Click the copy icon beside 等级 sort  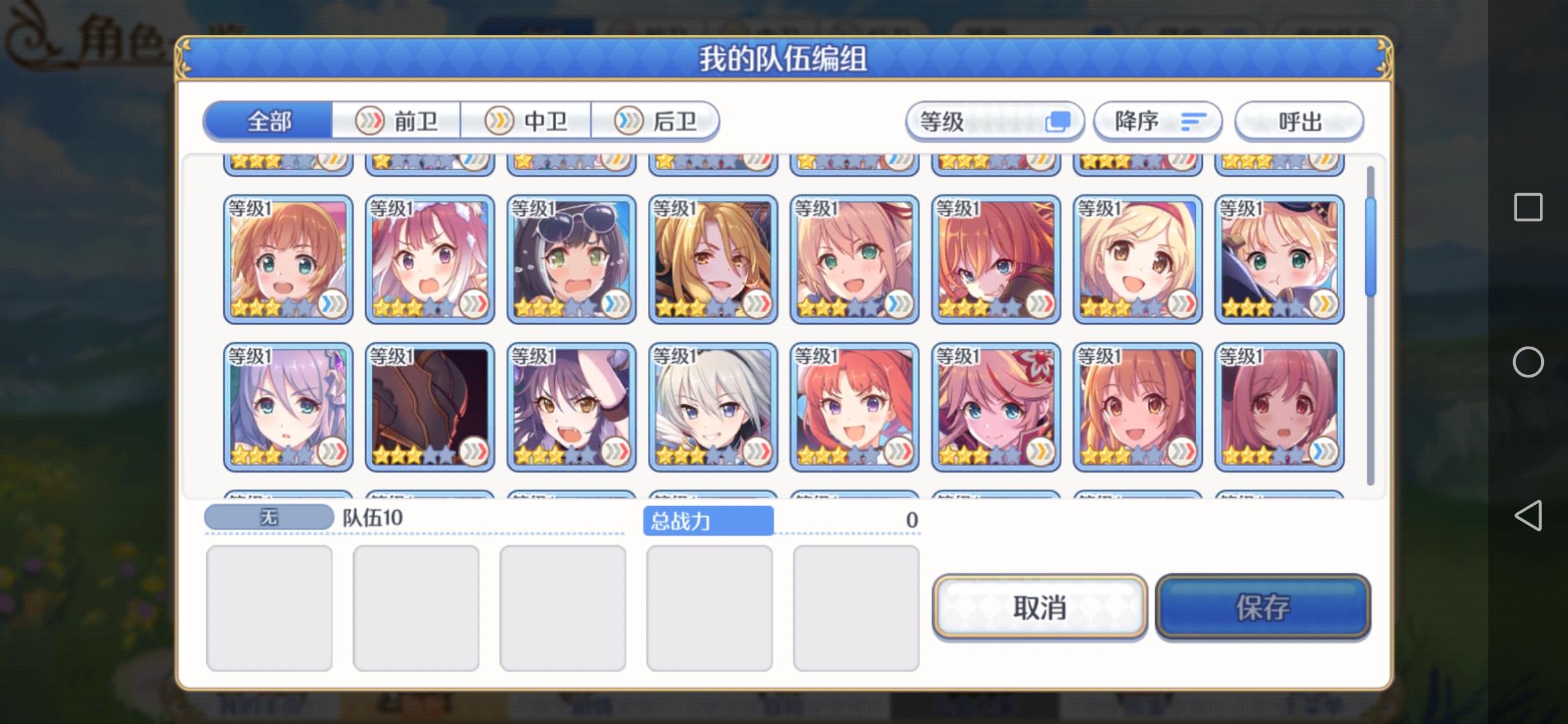(x=1060, y=121)
